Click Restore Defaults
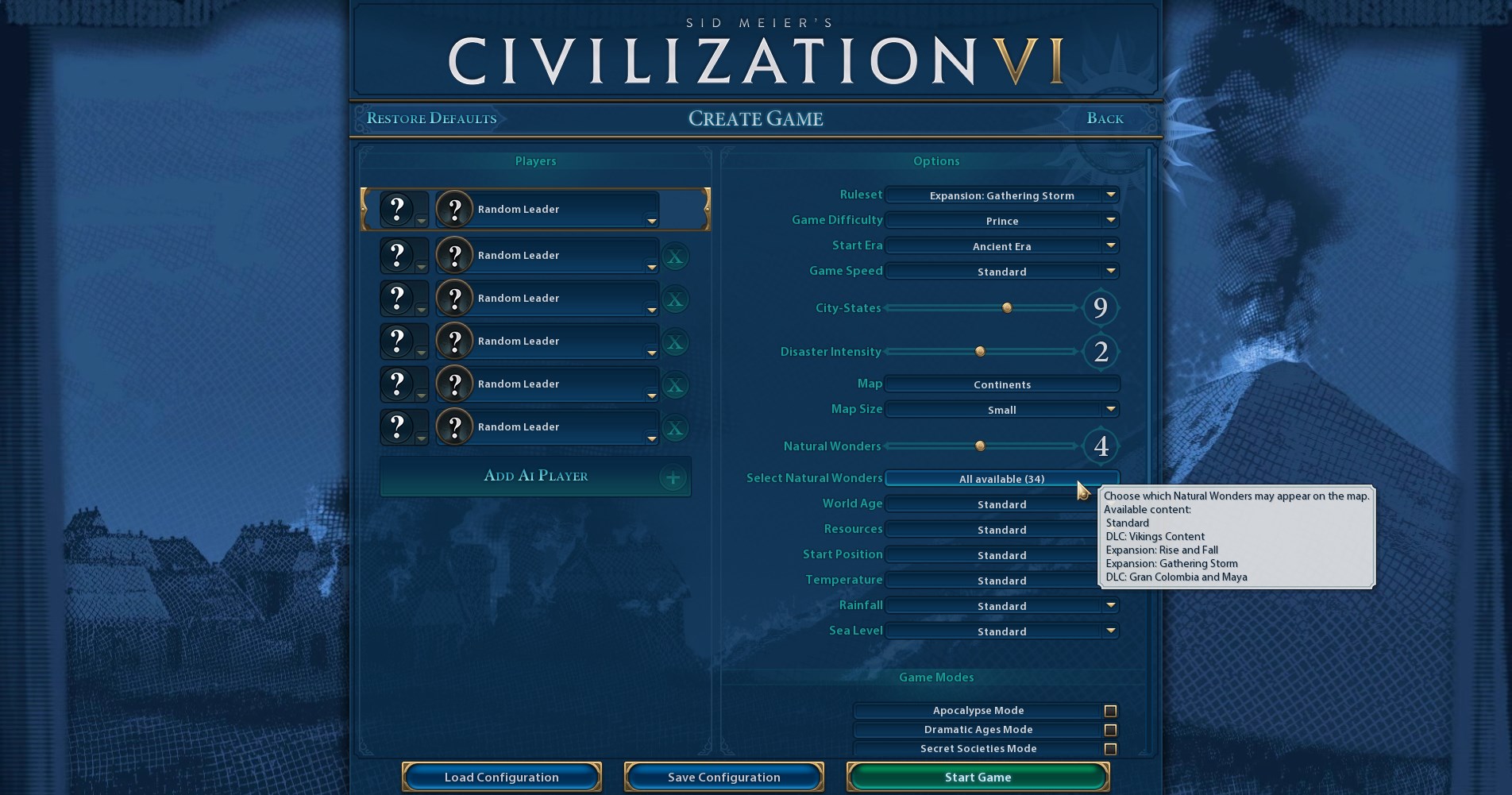1512x795 pixels. pyautogui.click(x=431, y=118)
